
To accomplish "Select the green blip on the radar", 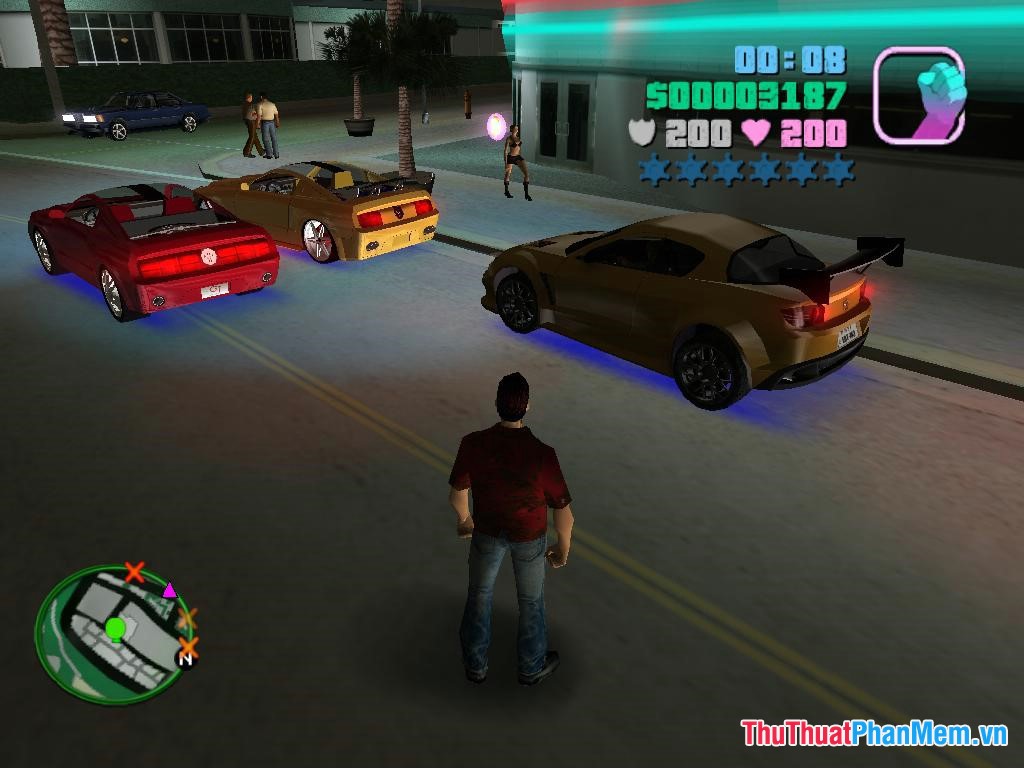I will [x=115, y=629].
